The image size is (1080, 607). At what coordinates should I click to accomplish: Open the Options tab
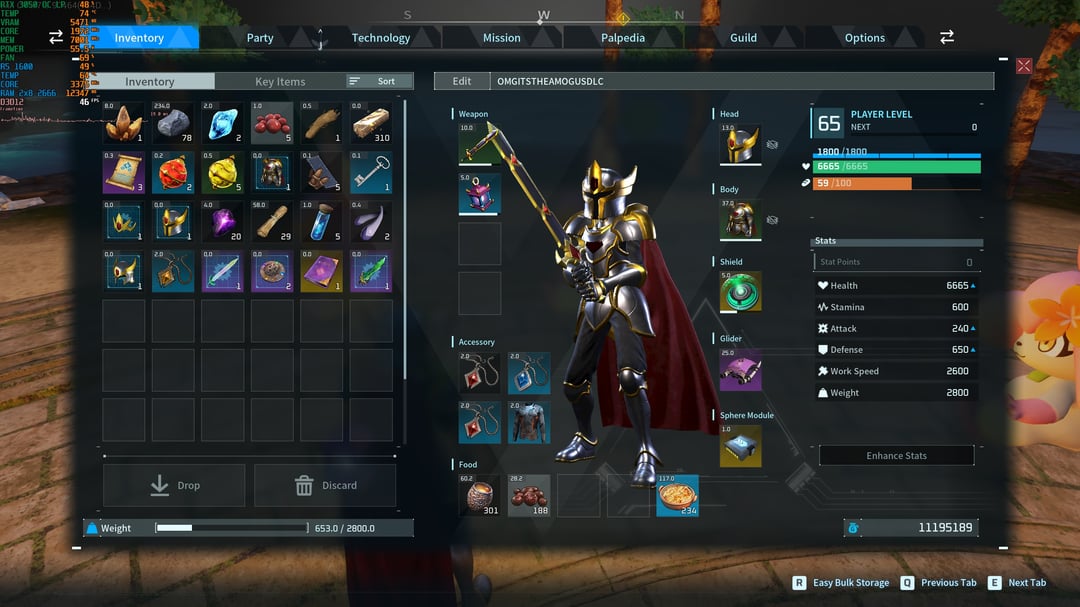coord(865,38)
